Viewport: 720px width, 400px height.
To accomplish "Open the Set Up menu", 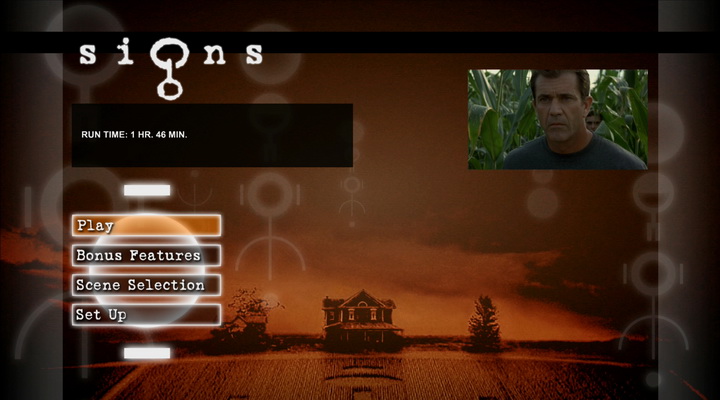I will (146, 315).
